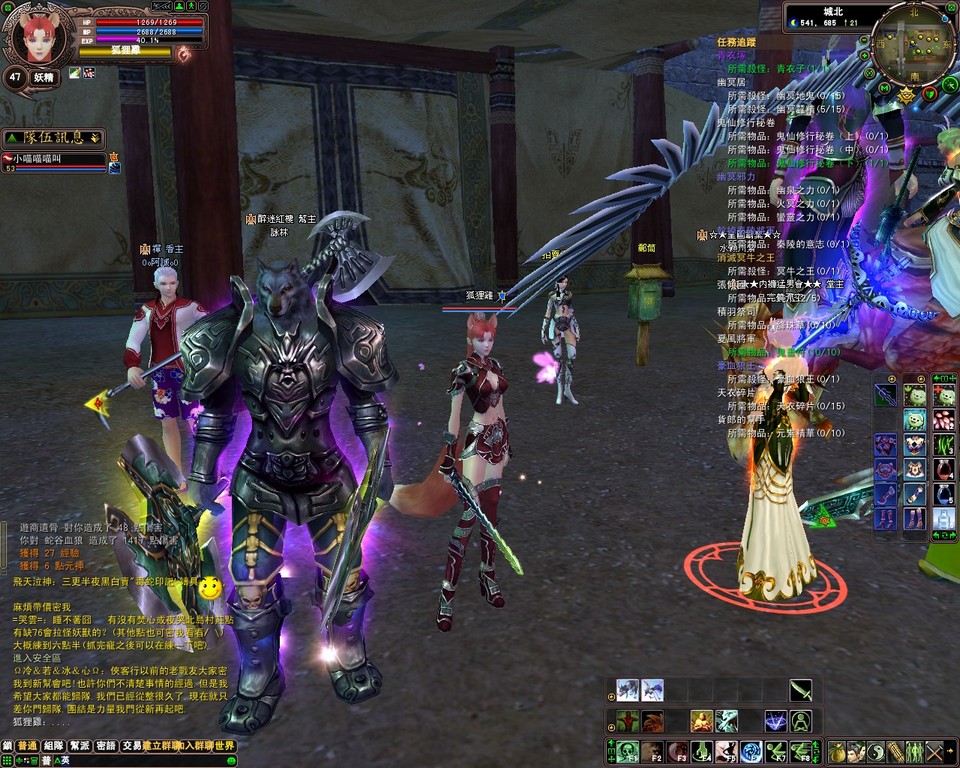Choose the 世界 world chat tab

click(225, 746)
